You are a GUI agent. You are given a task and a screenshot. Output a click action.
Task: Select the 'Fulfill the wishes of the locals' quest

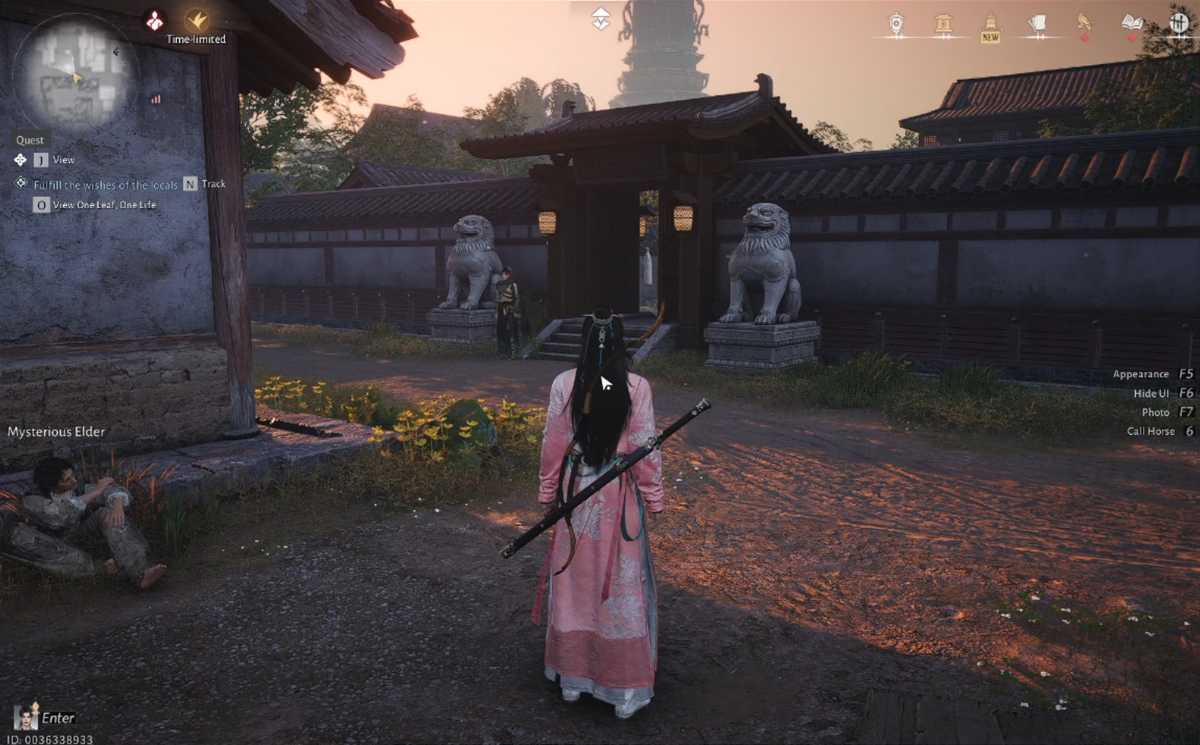tap(105, 184)
